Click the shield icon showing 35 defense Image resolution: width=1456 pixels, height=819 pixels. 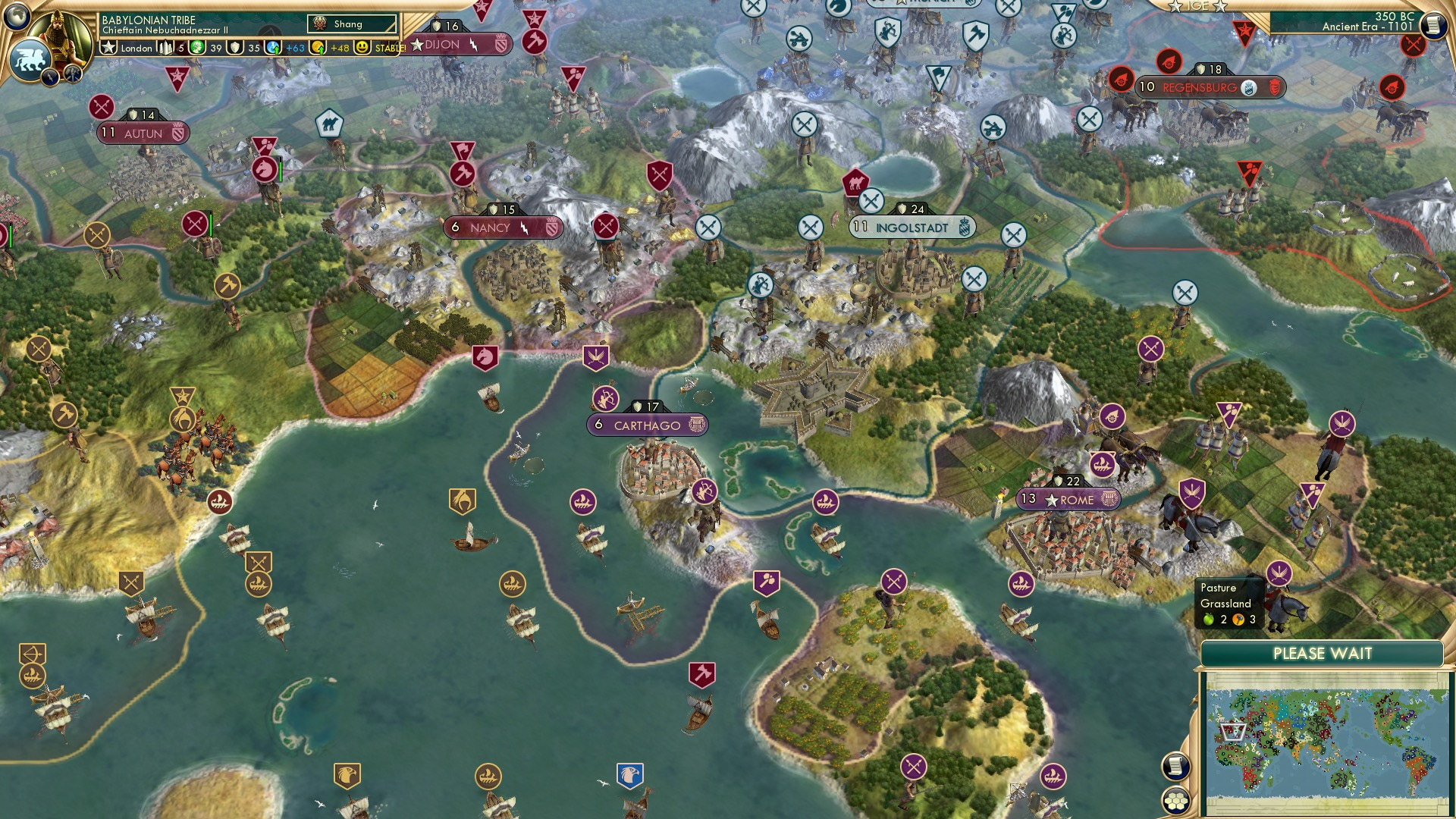(x=236, y=47)
